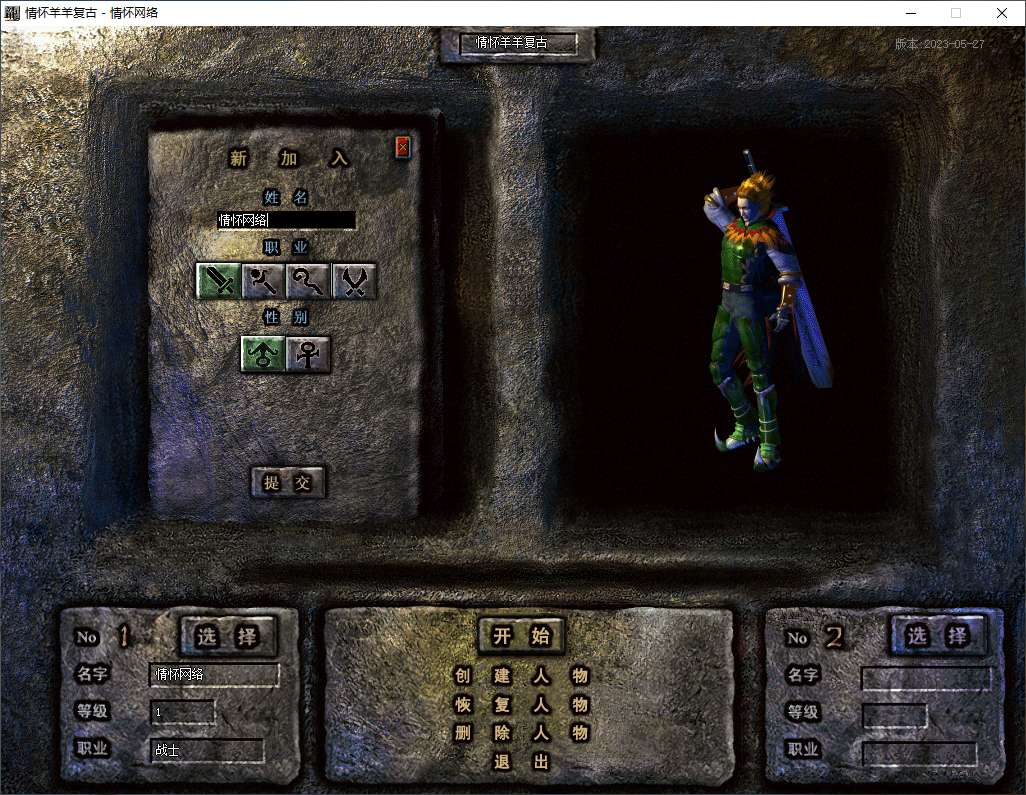Select the sword warrior class icon

click(x=219, y=282)
